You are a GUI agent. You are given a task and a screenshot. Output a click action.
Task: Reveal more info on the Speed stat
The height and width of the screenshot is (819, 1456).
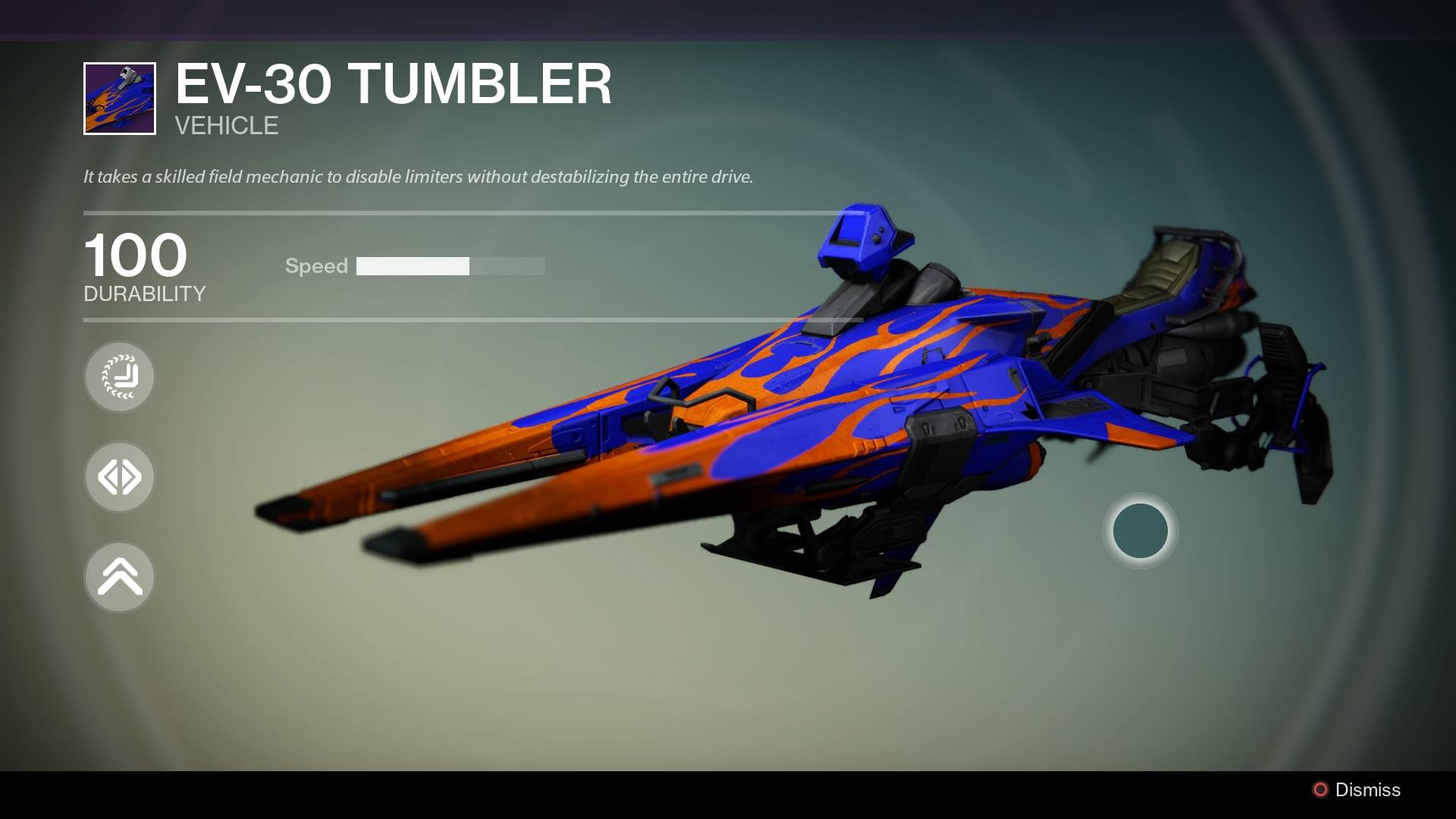click(316, 266)
